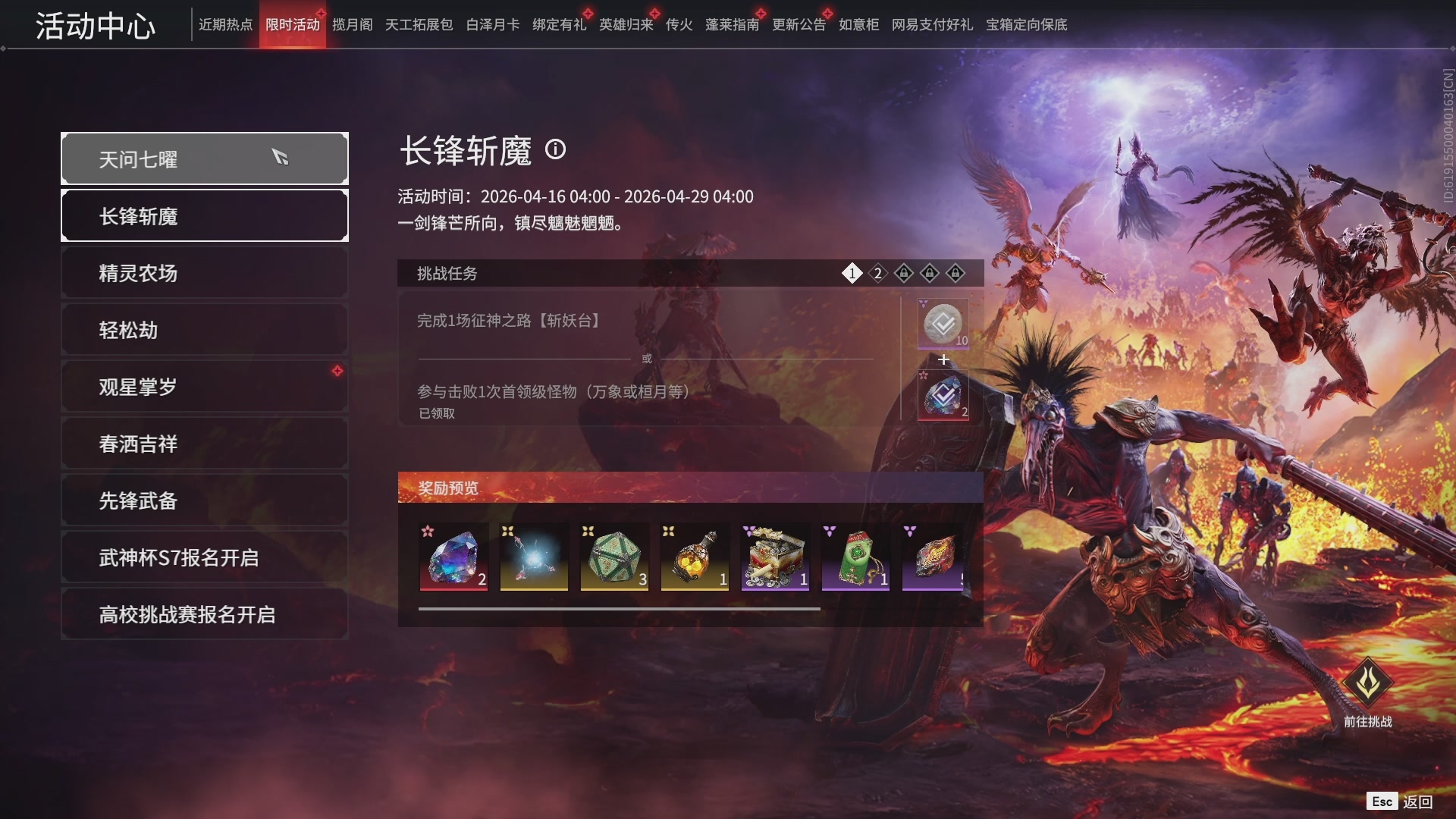The width and height of the screenshot is (1456, 819).
Task: Select the 精灵农场 activity entry
Action: click(204, 272)
